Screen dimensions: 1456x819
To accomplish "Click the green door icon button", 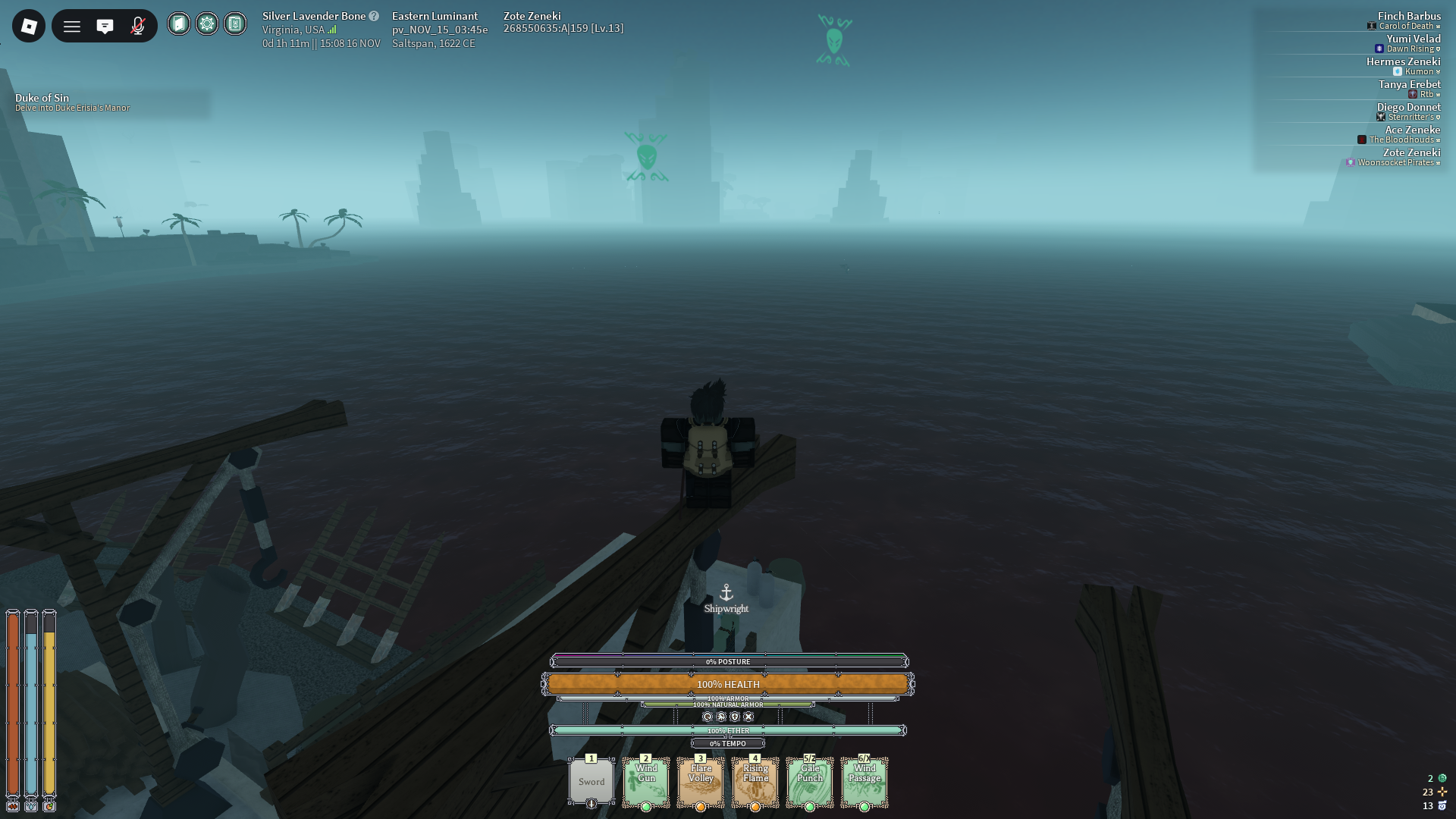I will pyautogui.click(x=179, y=24).
